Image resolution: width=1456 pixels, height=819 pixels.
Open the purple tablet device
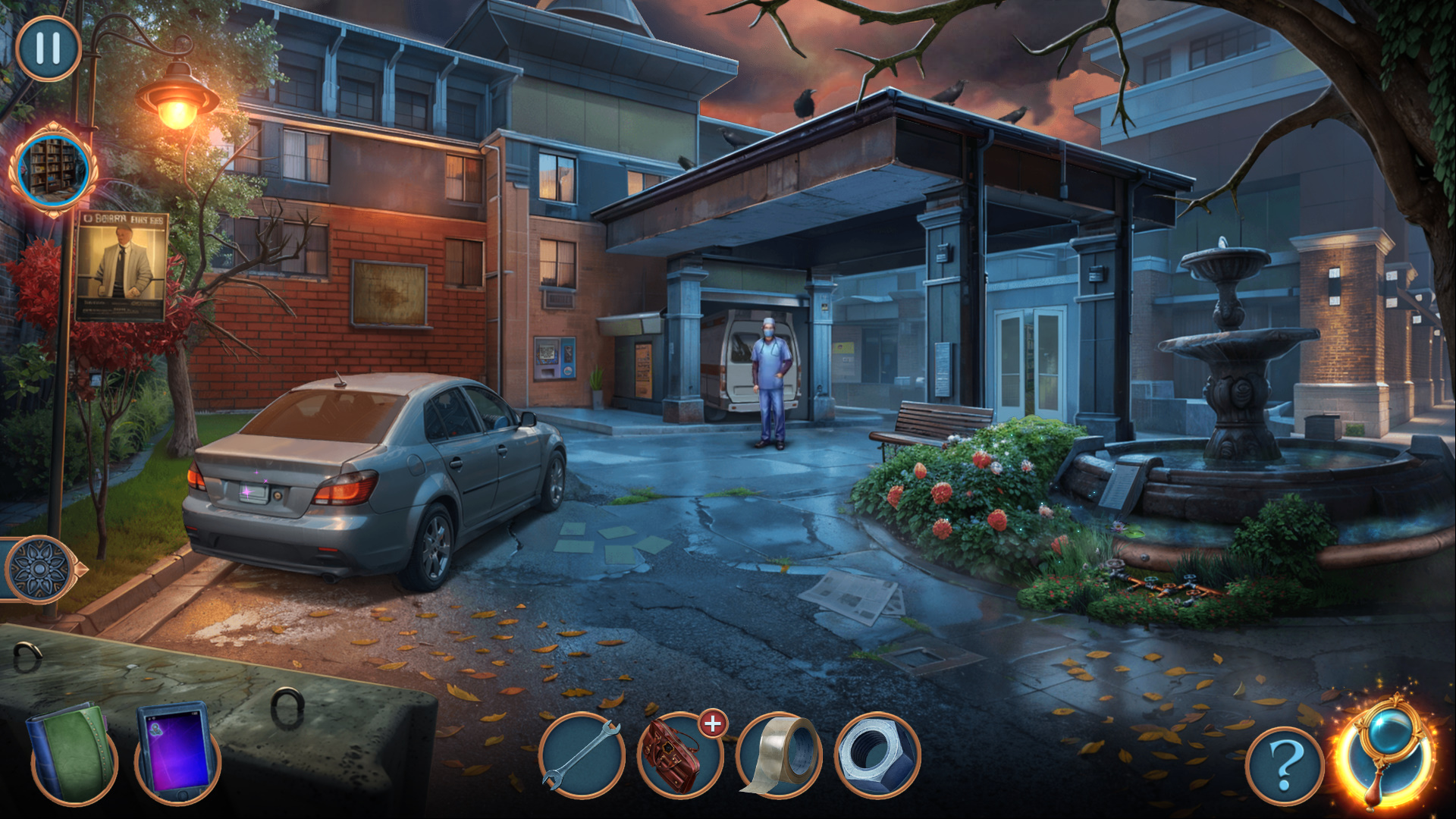[176, 751]
